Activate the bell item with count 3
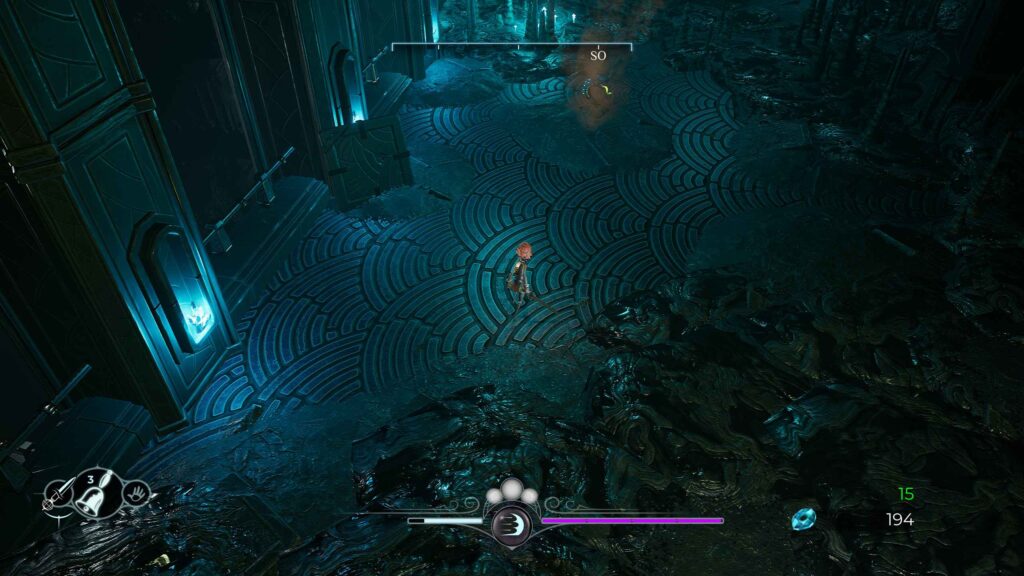1024x576 pixels. [x=95, y=491]
